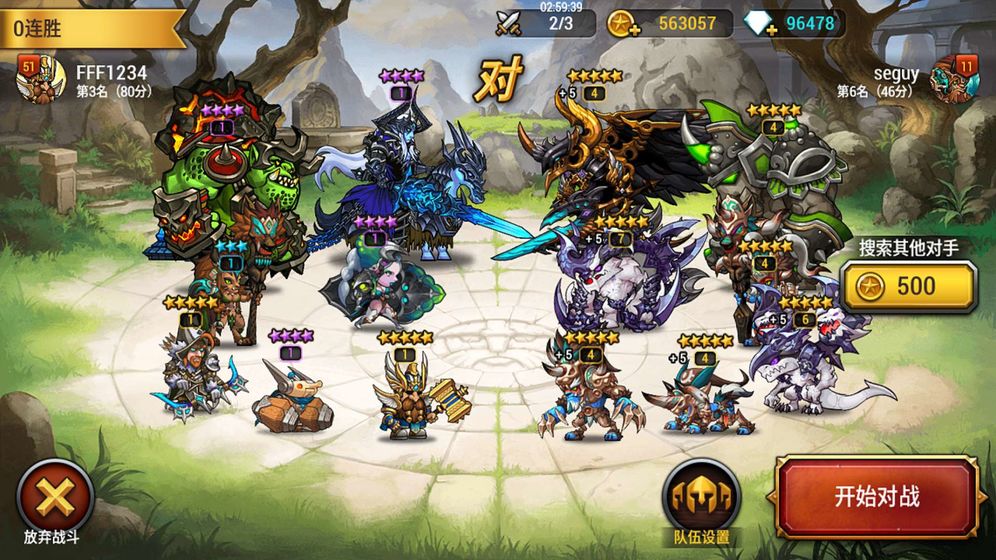
Task: Search another opponent for 500 gold
Action: [908, 287]
